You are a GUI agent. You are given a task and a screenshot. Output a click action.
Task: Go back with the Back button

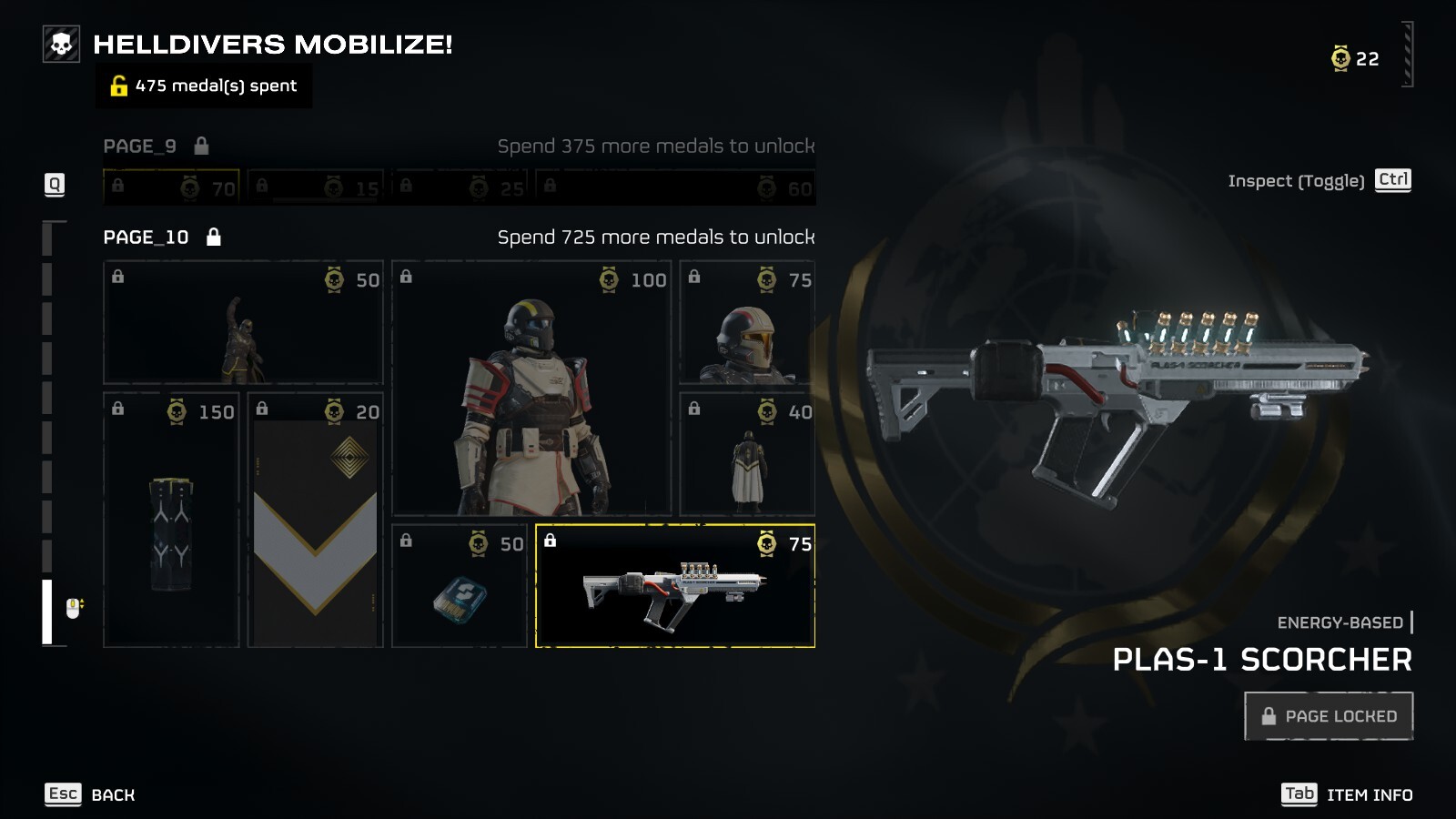[90, 794]
